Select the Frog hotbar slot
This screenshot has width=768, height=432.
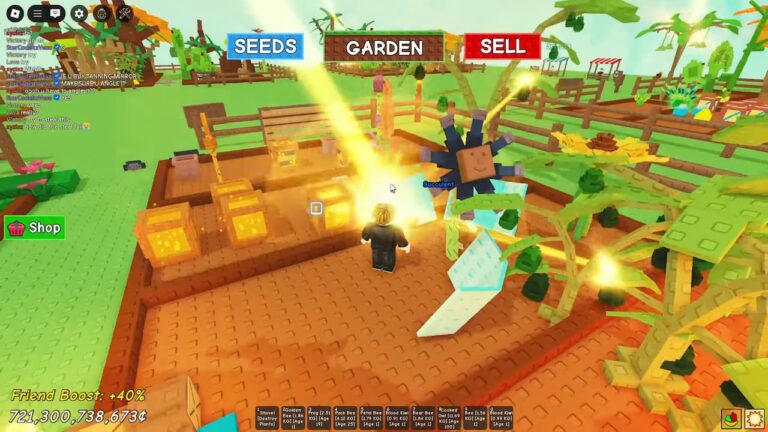[319, 418]
